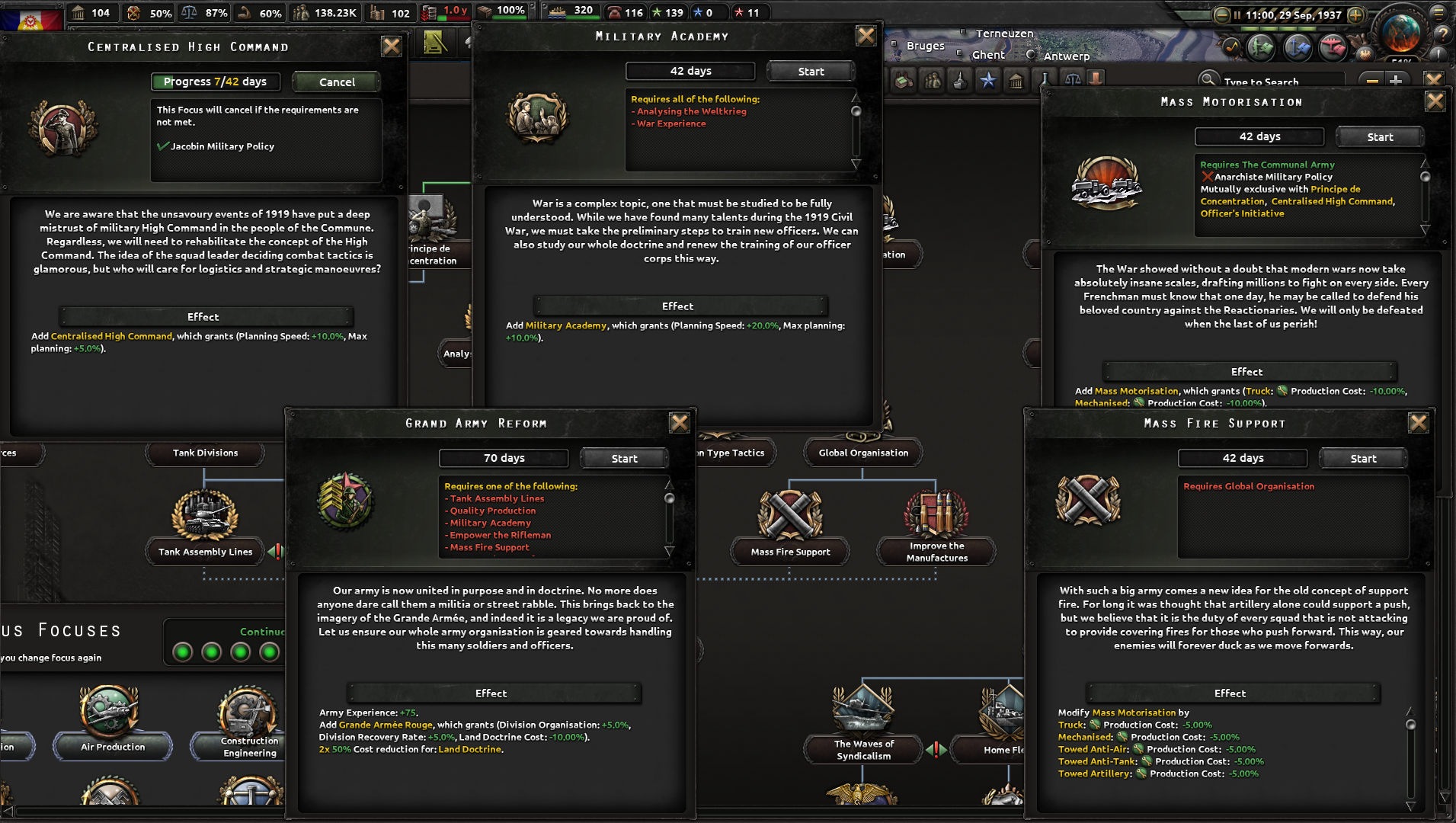Open the decisions star tab in the toolbar
Viewport: 1456px width, 823px height.
point(988,79)
